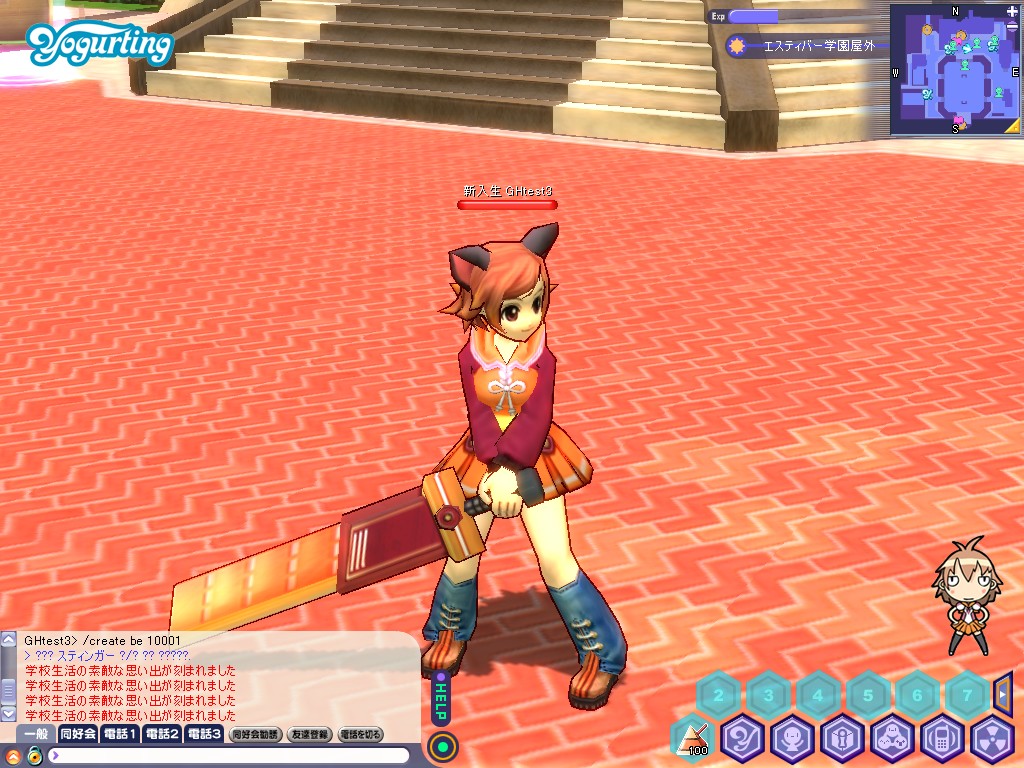Open the three-faces group hexagon menu
This screenshot has height=768, width=1024.
click(x=892, y=740)
